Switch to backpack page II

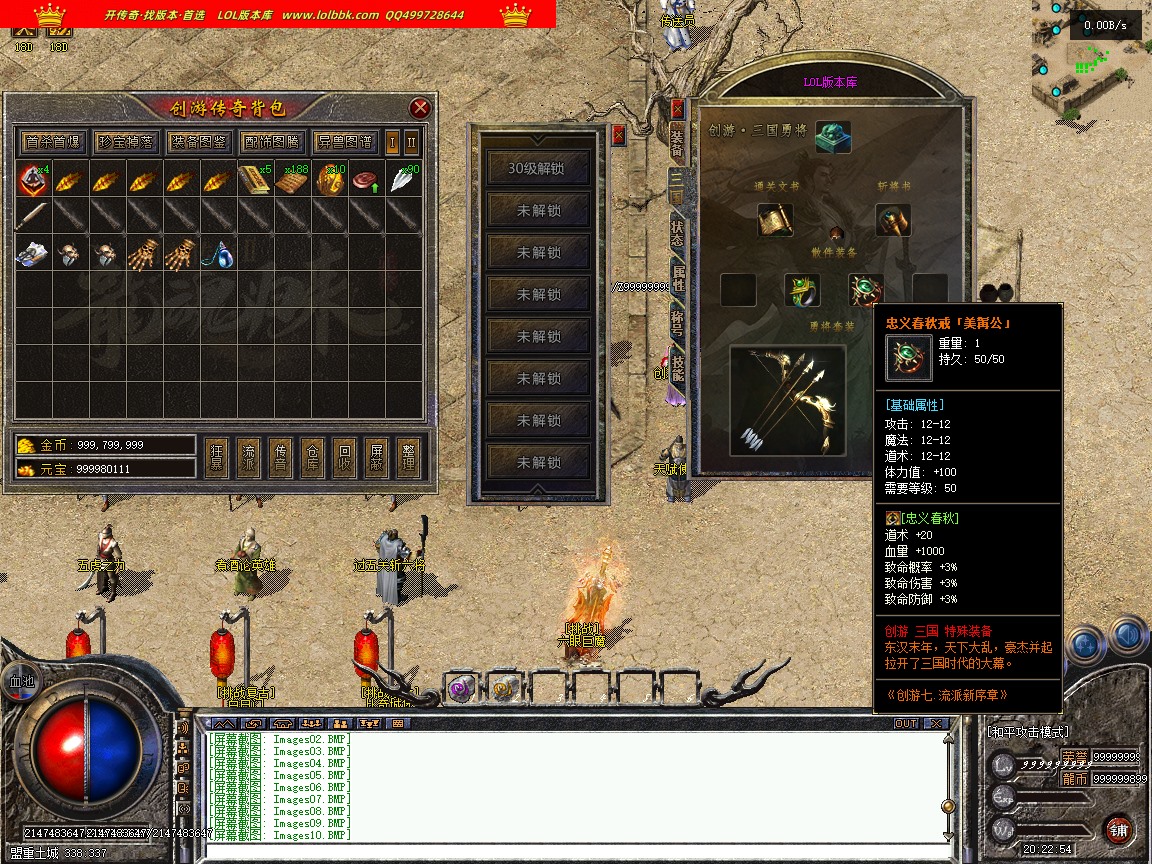click(x=411, y=141)
